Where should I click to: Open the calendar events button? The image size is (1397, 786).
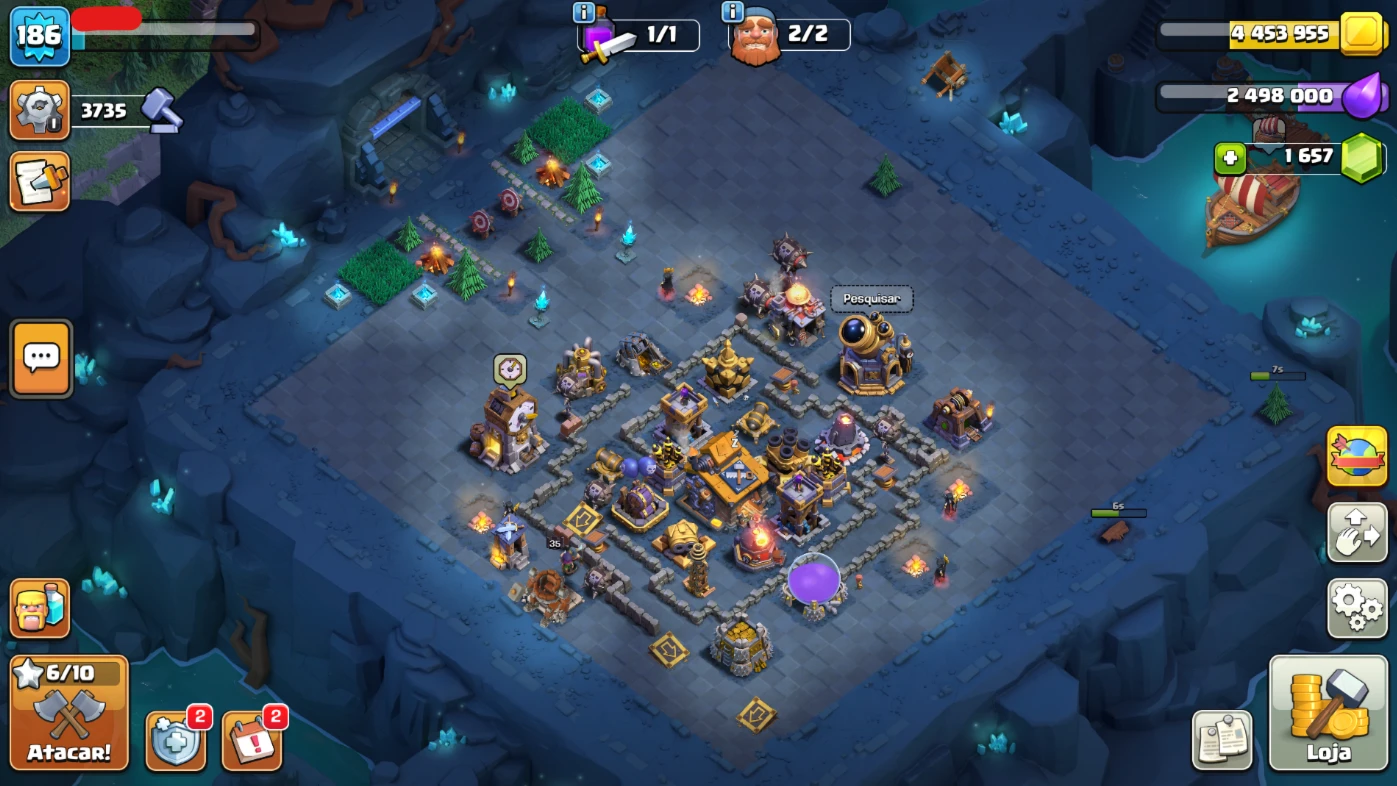click(251, 741)
